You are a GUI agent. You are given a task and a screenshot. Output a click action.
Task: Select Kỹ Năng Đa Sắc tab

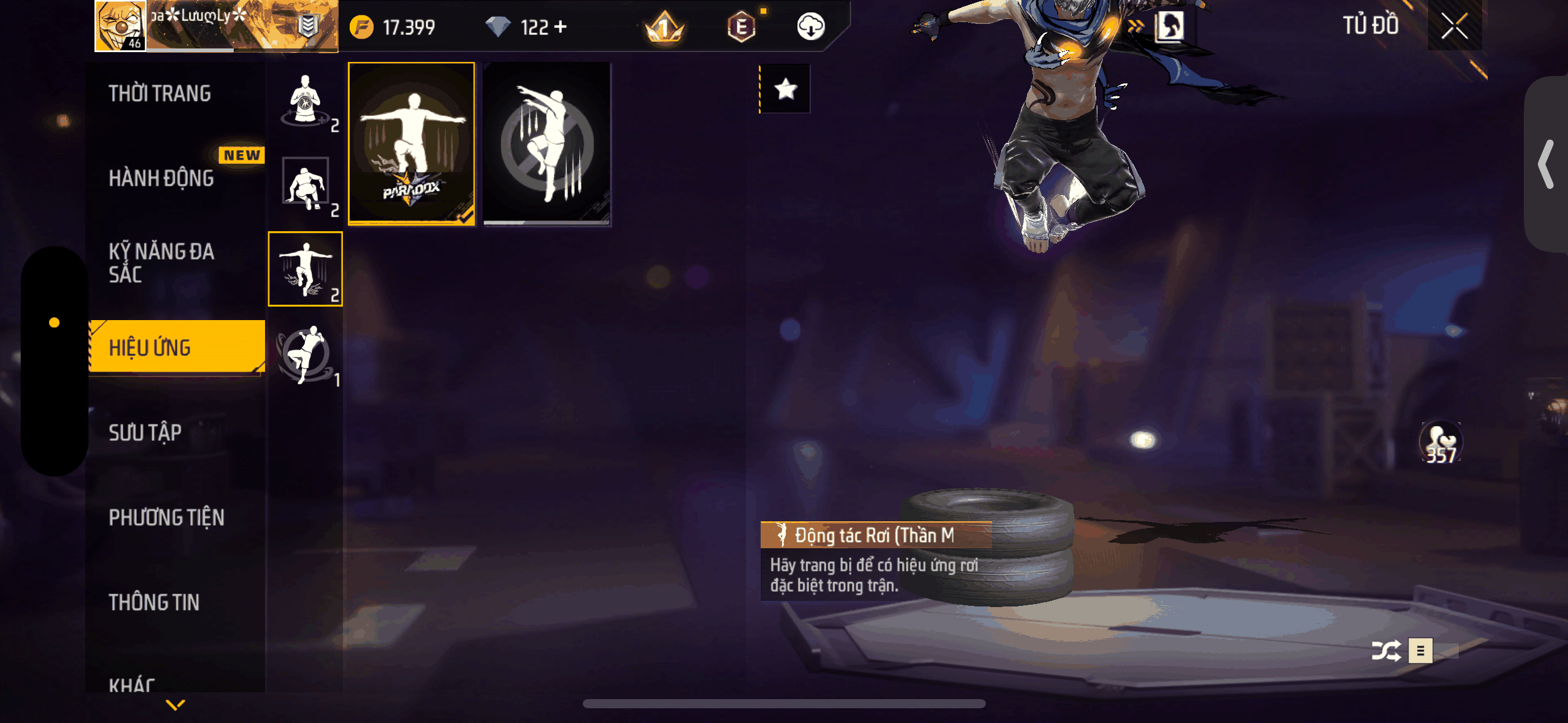tap(161, 262)
